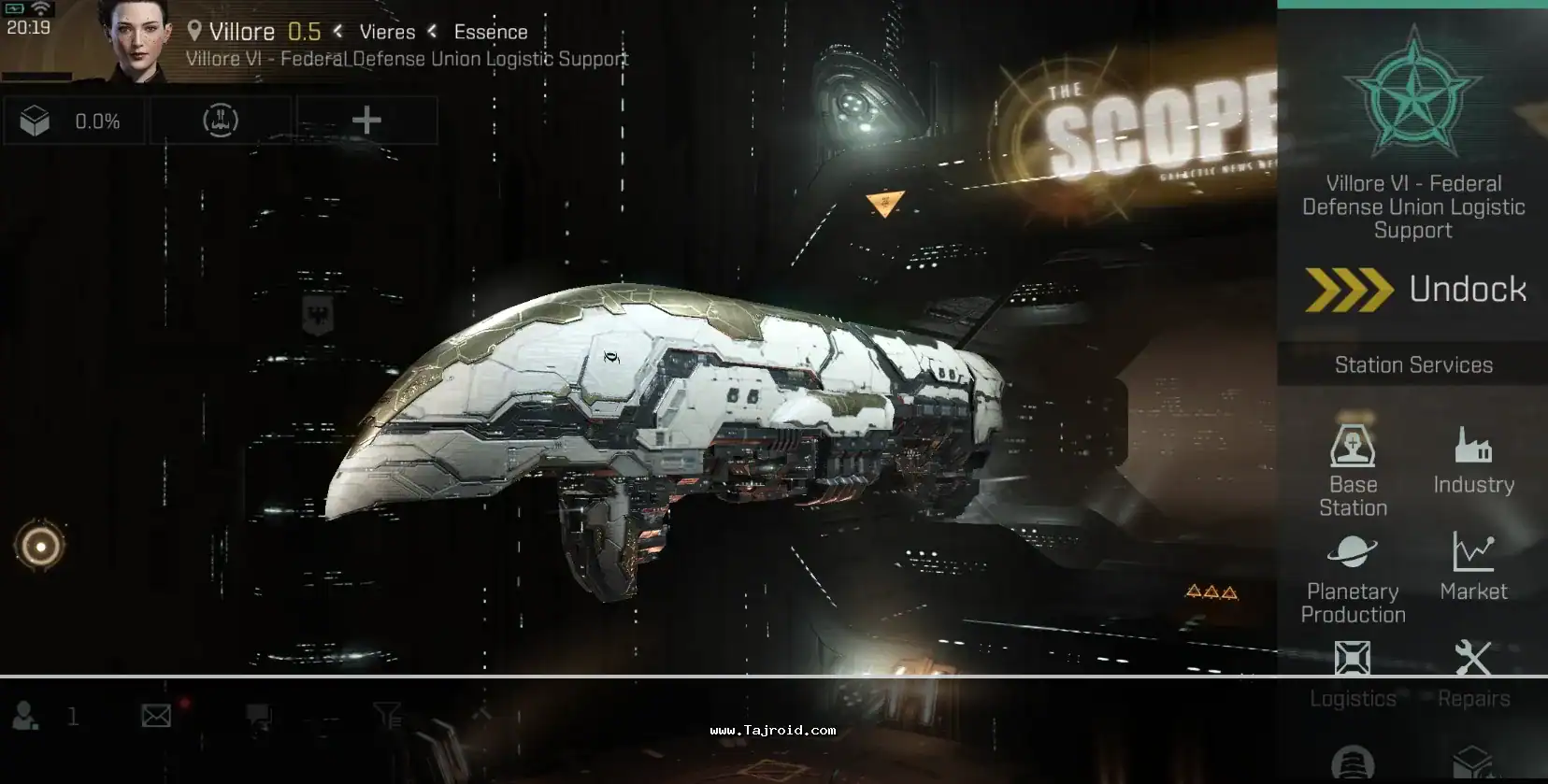
Task: Open the filter funnel icon
Action: coord(387,716)
